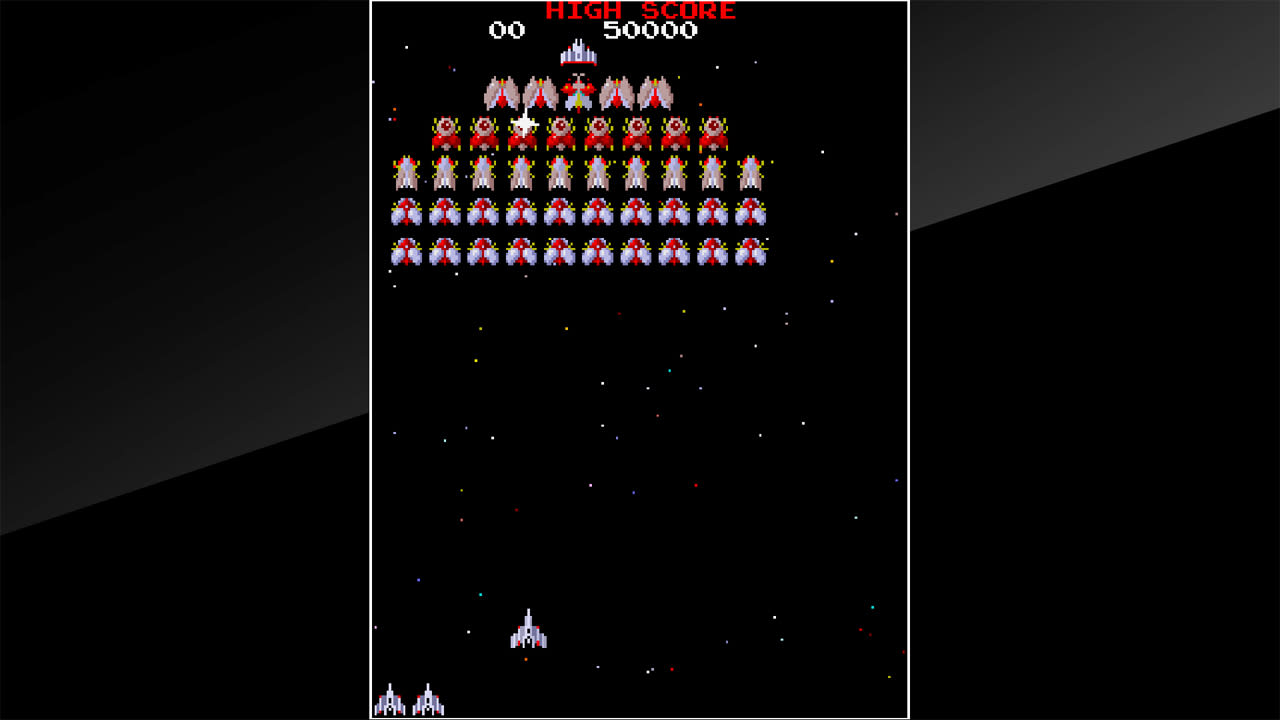Select the leftmost reserve life ship

(x=391, y=700)
